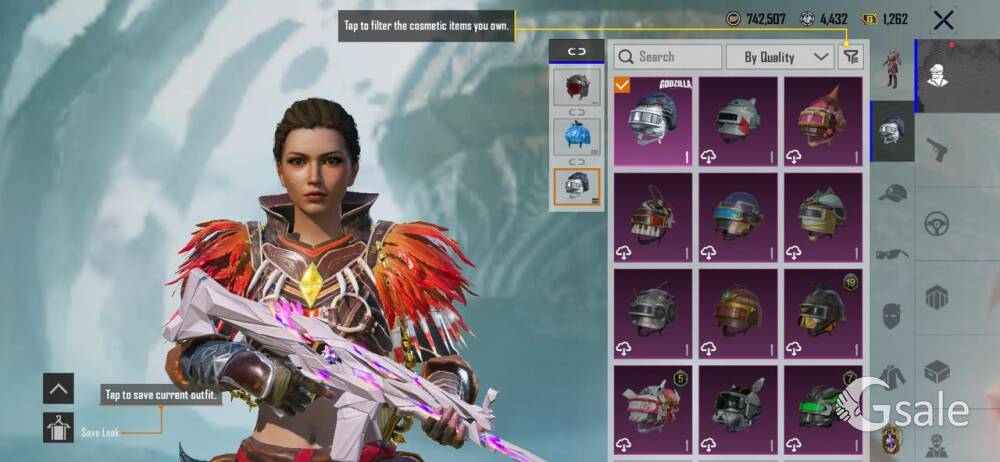Select the blue backpack loadout slot
This screenshot has height=462, width=1000.
point(577,137)
